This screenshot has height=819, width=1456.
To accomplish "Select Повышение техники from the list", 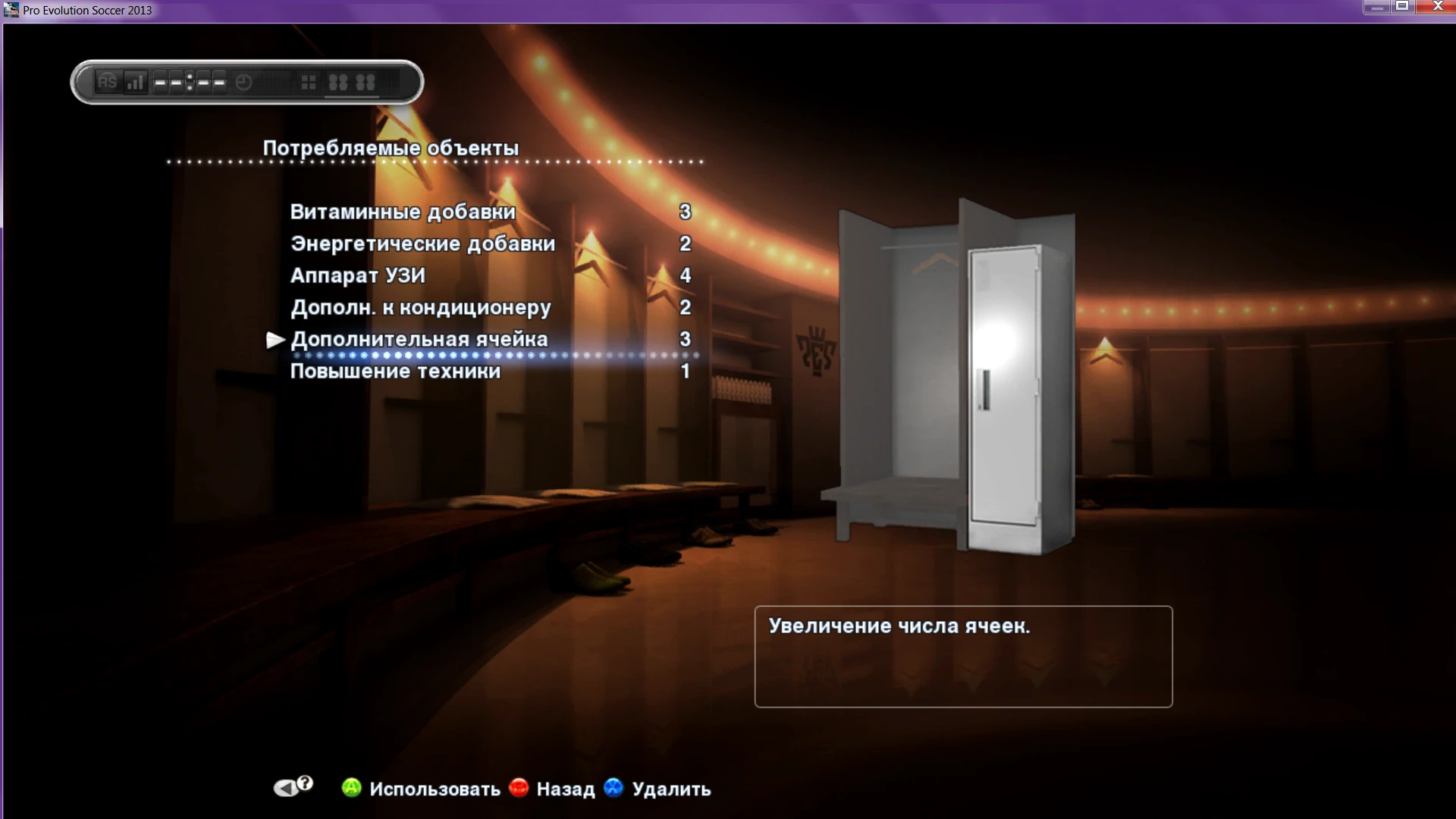I will pos(396,372).
